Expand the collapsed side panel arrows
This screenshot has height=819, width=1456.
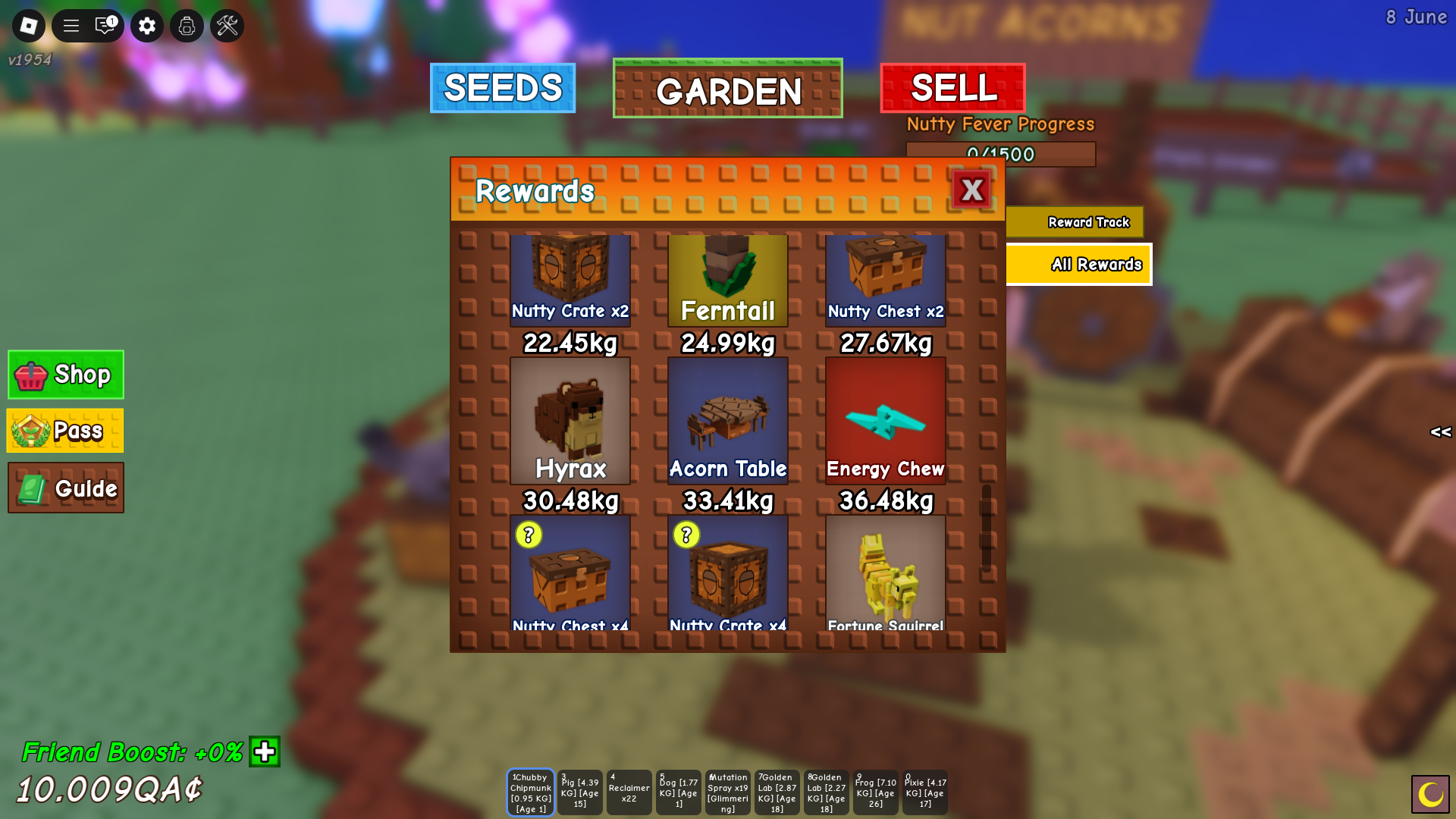1440,432
